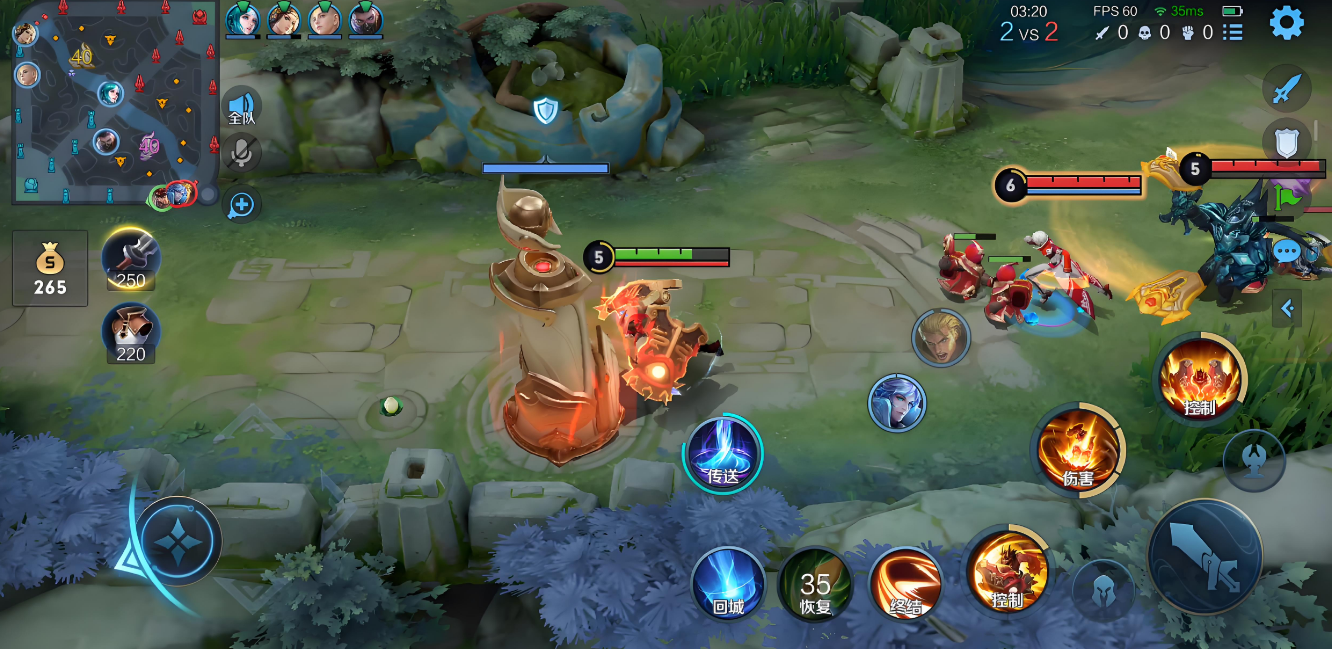Open the shop via the gold bag
Screen dimensions: 1332x649
pos(50,268)
